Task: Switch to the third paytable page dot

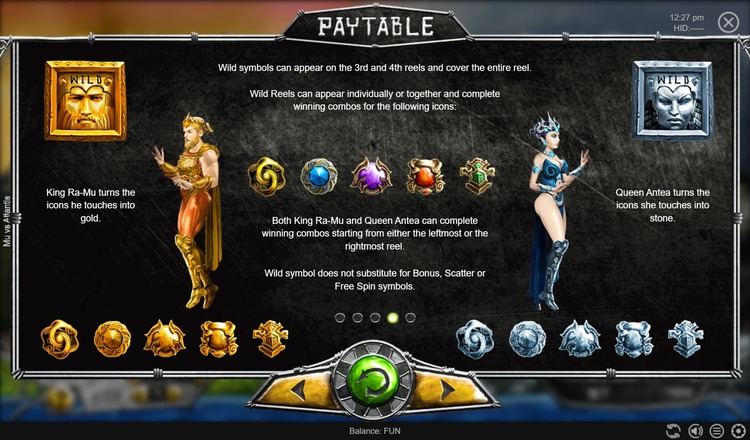Action: (375, 317)
